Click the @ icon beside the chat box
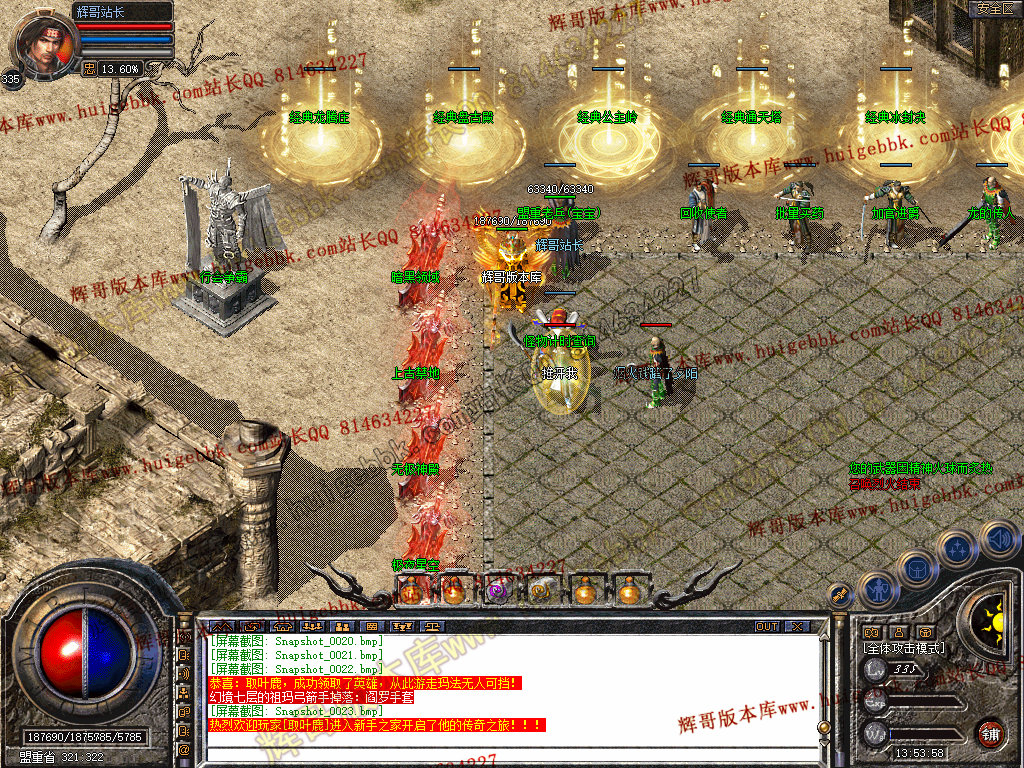The image size is (1024, 768). click(x=184, y=748)
